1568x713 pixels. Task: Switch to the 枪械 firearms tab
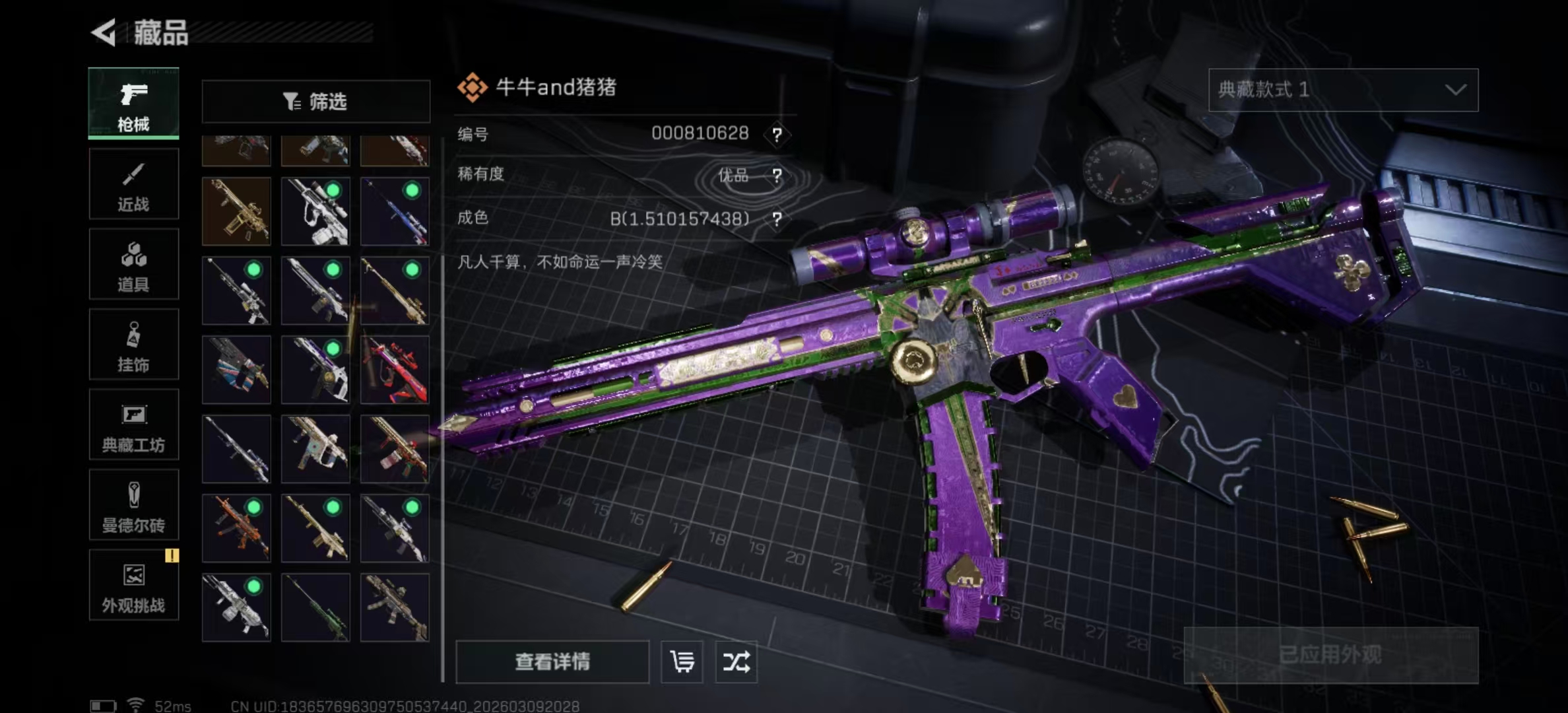coord(133,104)
